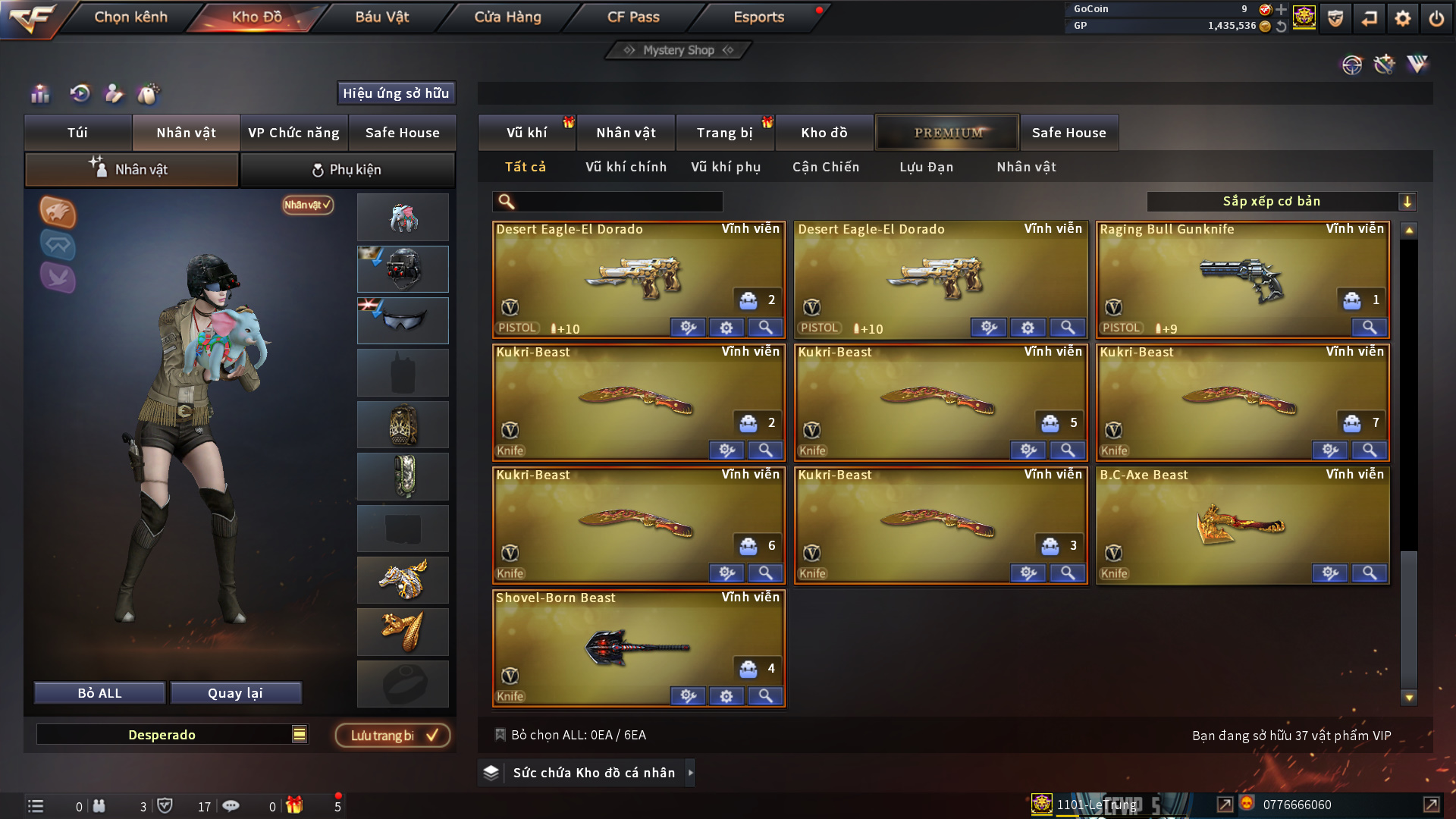This screenshot has width=1456, height=819.
Task: Select the Shovel-Born Beast item
Action: coord(638,646)
